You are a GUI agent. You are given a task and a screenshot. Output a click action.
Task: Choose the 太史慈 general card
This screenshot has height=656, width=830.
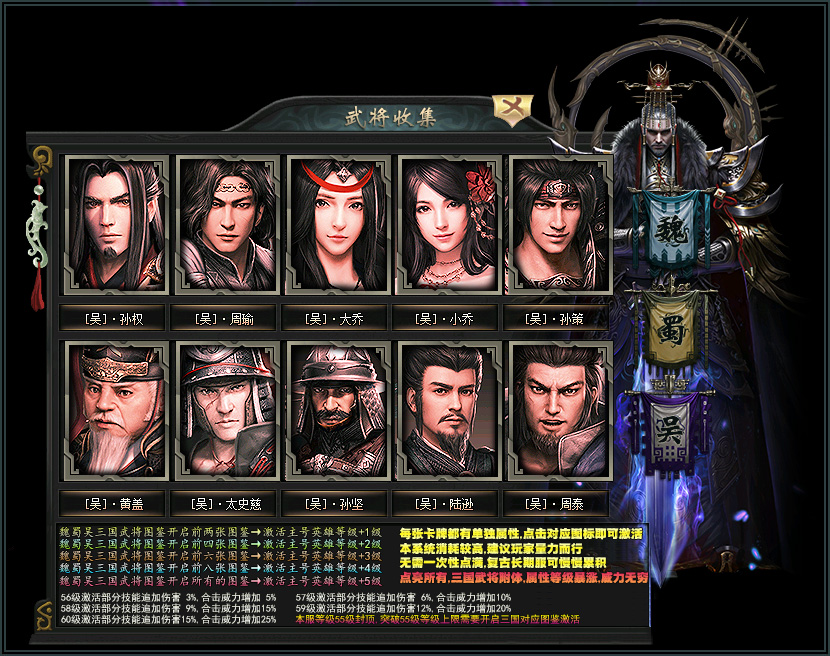(226, 410)
